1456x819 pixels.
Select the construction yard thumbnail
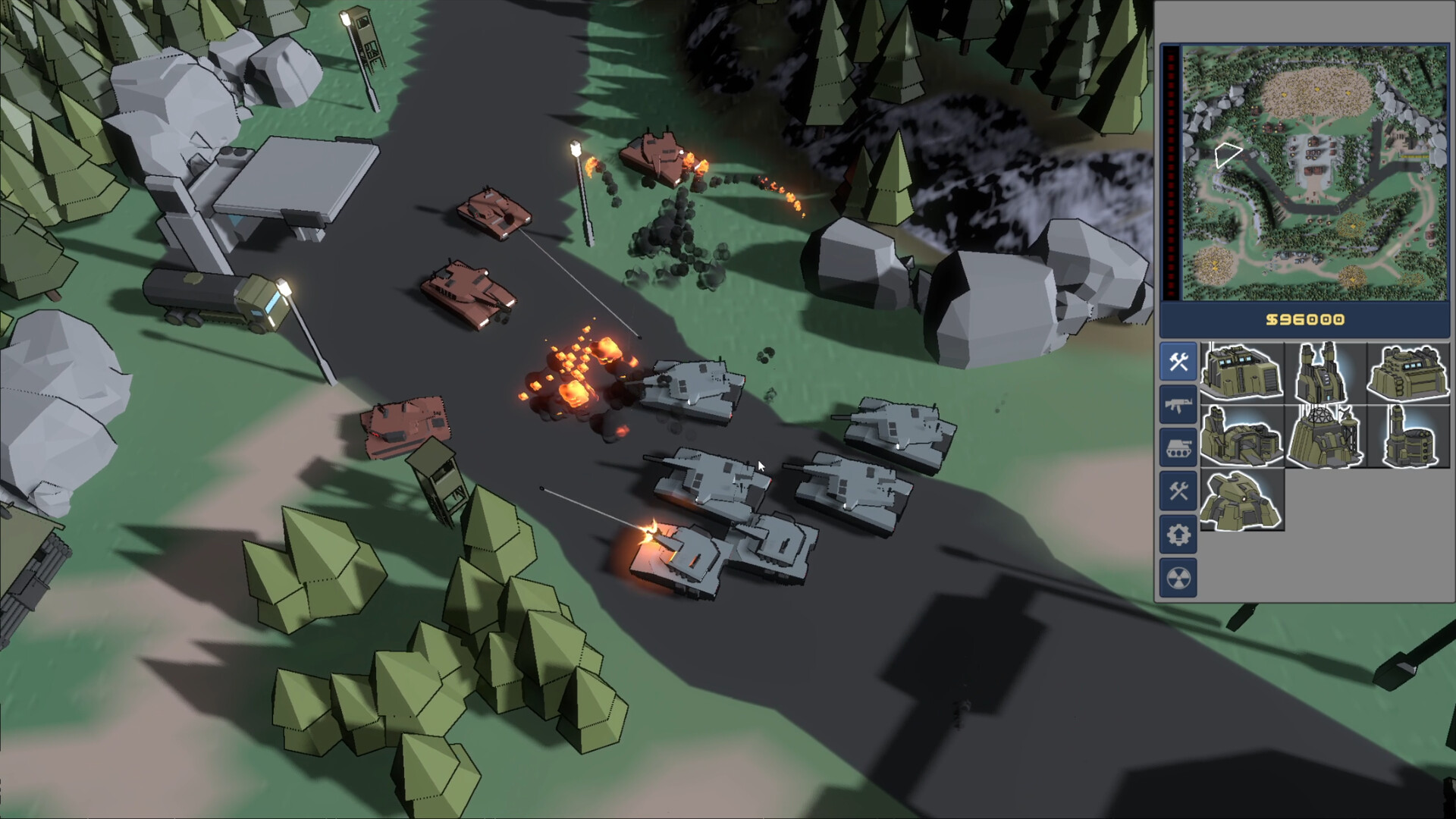[x=1407, y=371]
